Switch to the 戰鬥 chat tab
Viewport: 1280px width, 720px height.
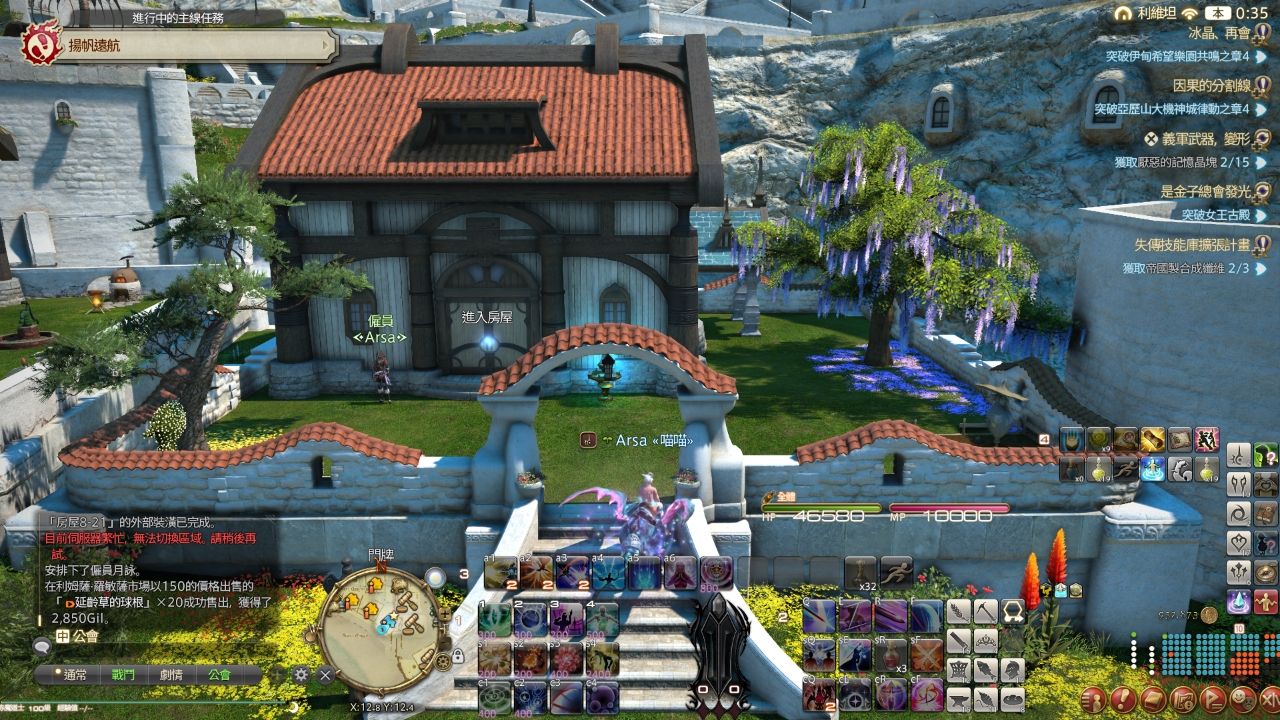123,675
